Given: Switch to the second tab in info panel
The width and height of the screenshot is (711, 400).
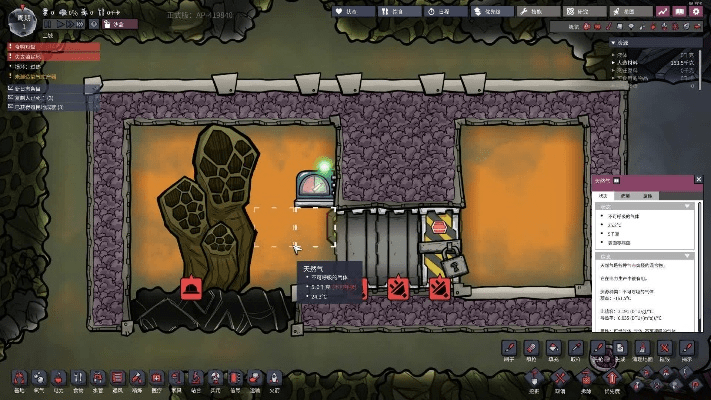Looking at the screenshot, I should 625,195.
